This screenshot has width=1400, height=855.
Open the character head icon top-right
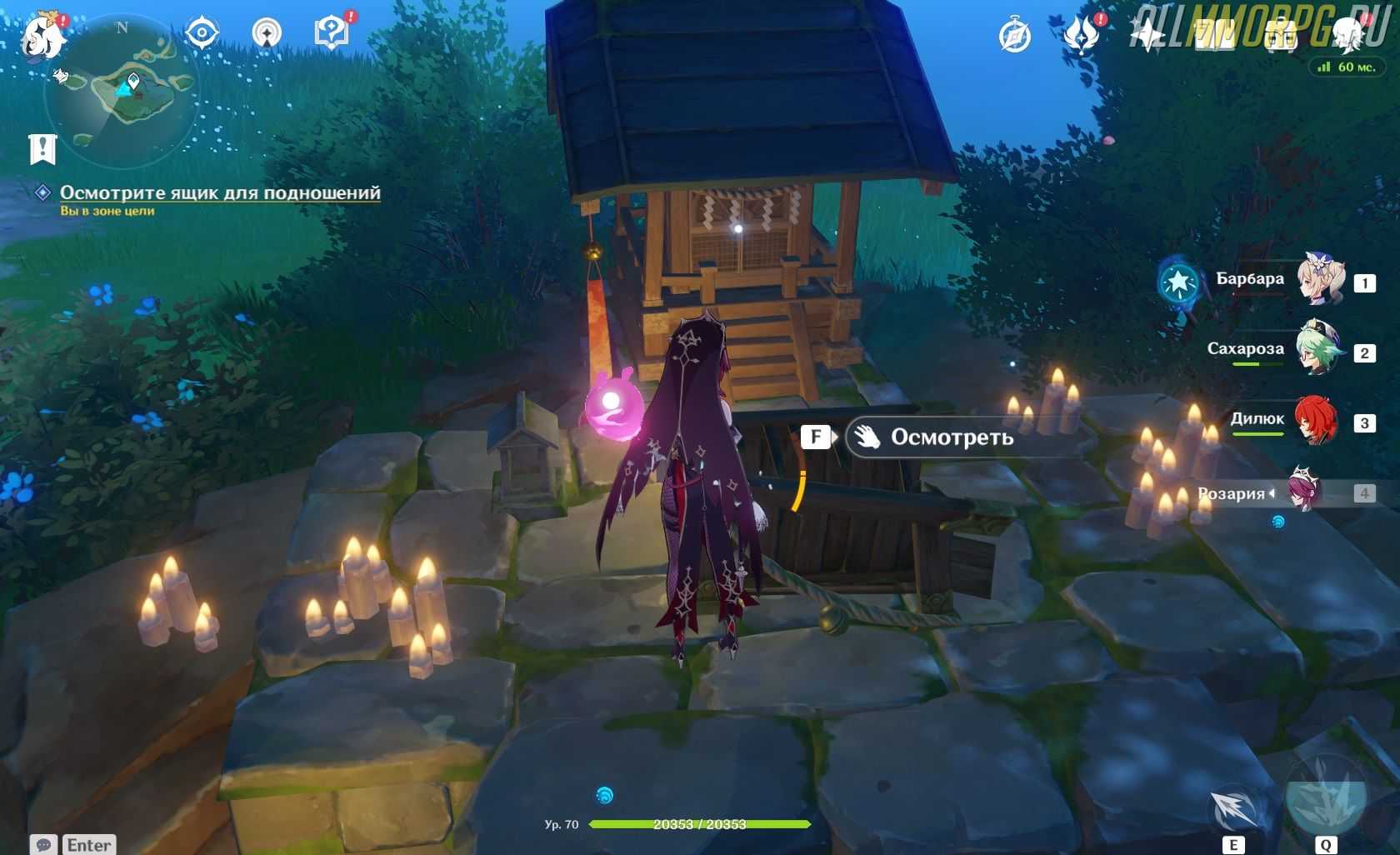1347,33
